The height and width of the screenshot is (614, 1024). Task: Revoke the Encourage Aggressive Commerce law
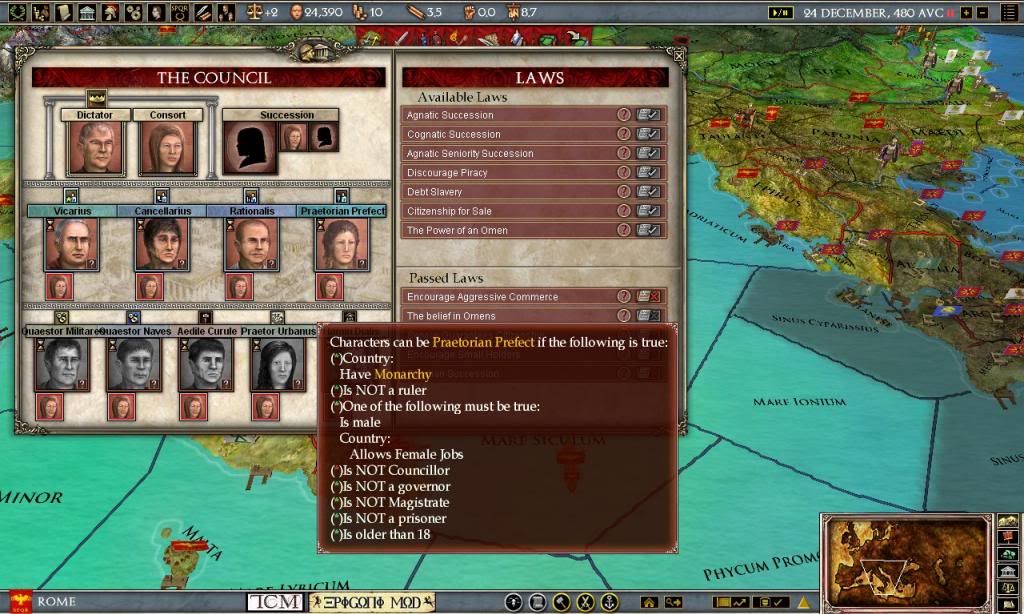(x=648, y=297)
